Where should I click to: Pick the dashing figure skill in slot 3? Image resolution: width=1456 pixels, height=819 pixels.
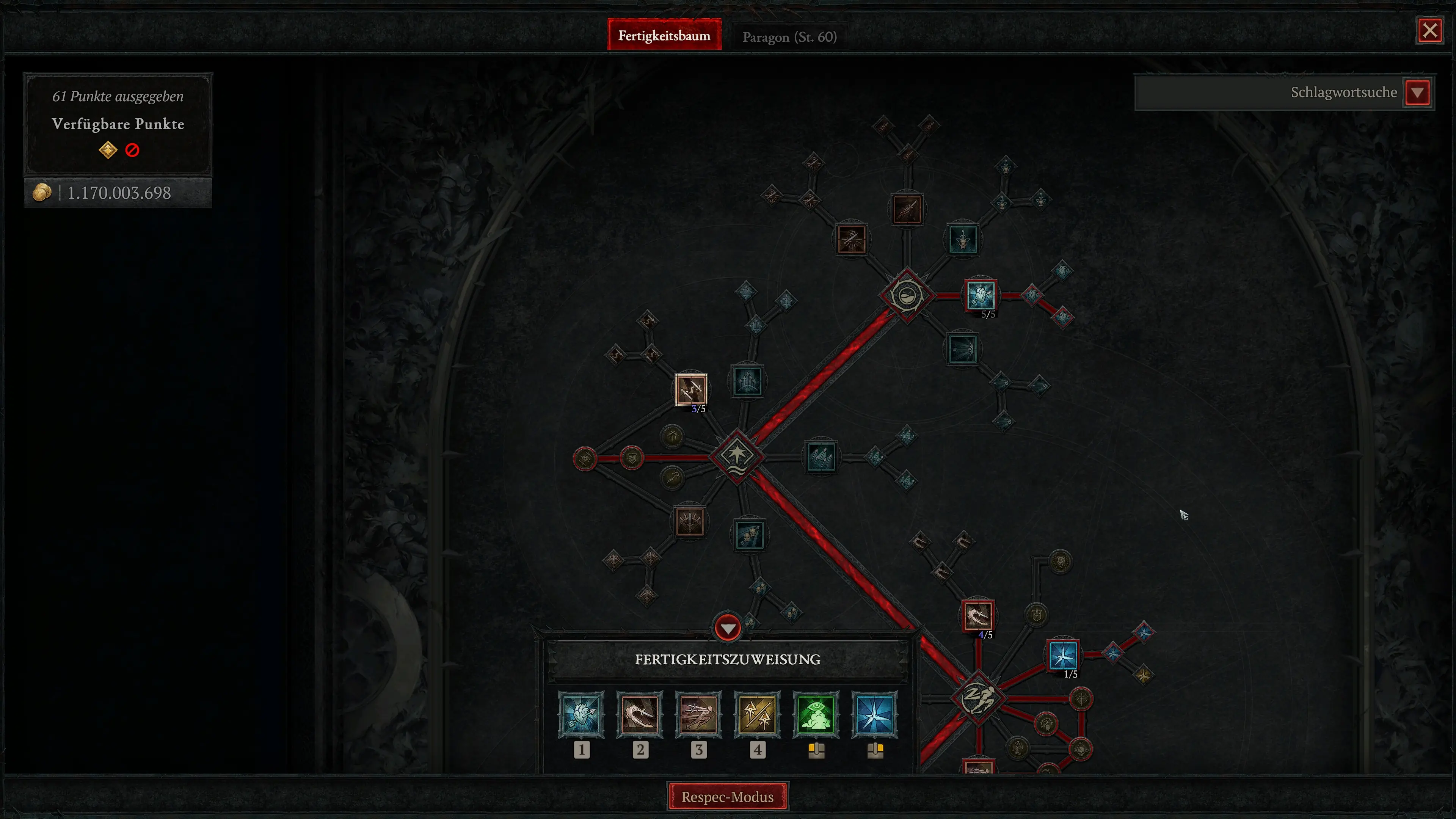pyautogui.click(x=698, y=714)
